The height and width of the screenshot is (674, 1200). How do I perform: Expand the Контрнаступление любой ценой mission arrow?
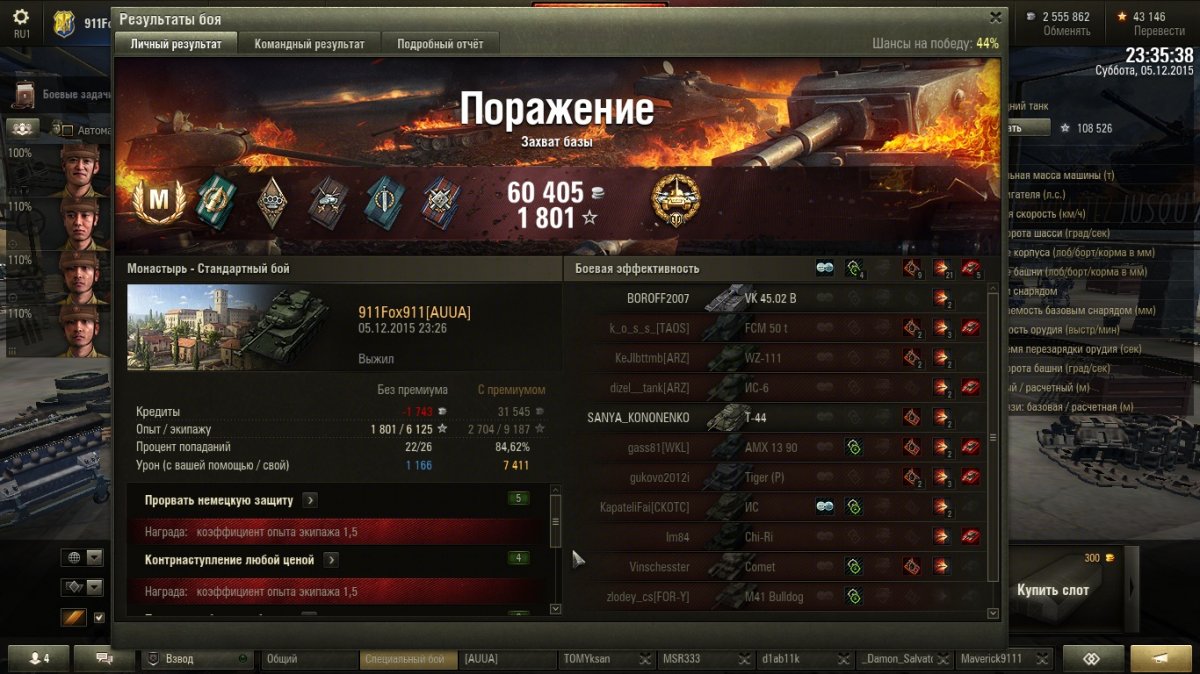point(331,560)
